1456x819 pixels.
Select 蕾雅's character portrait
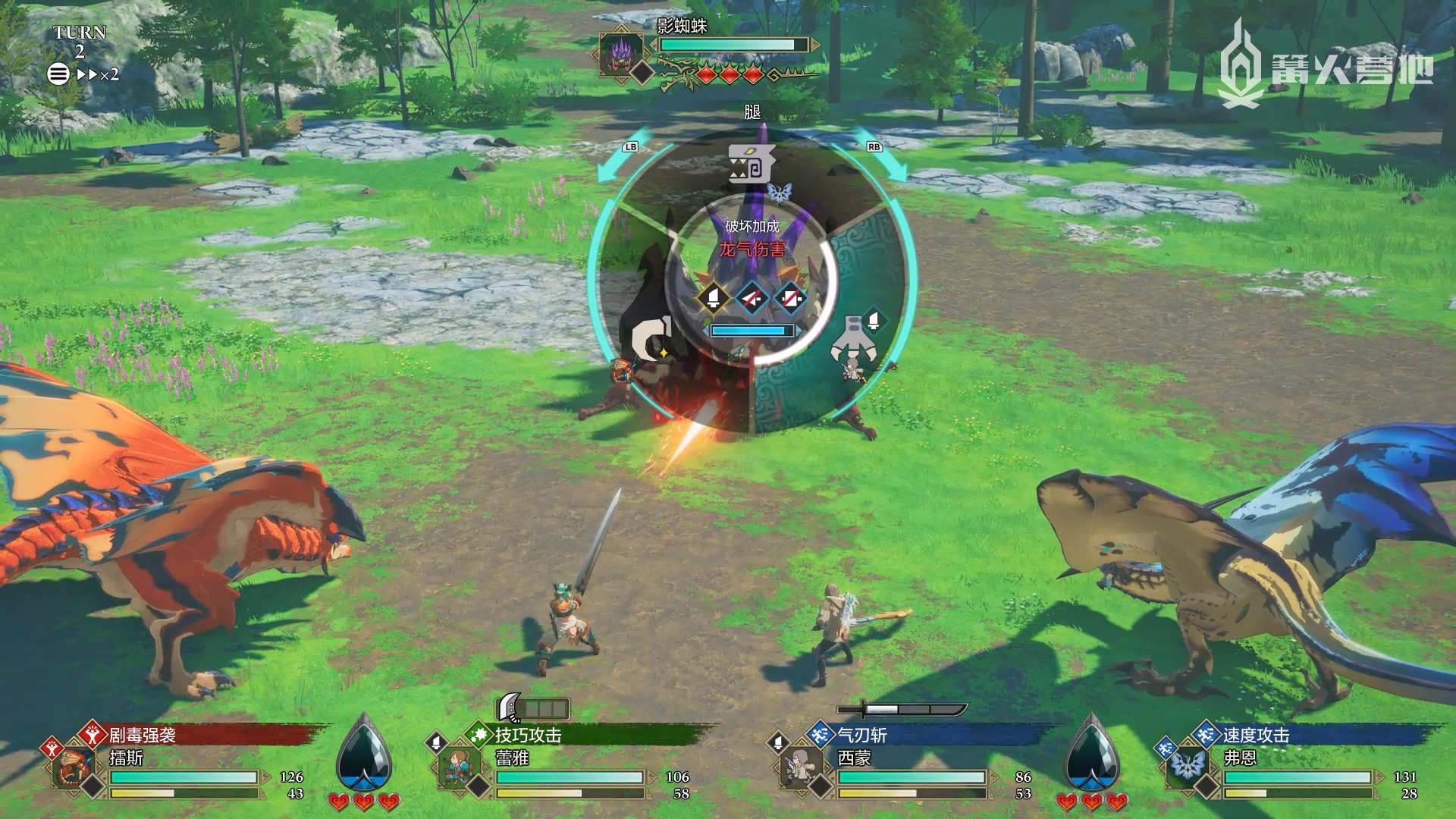pyautogui.click(x=459, y=767)
